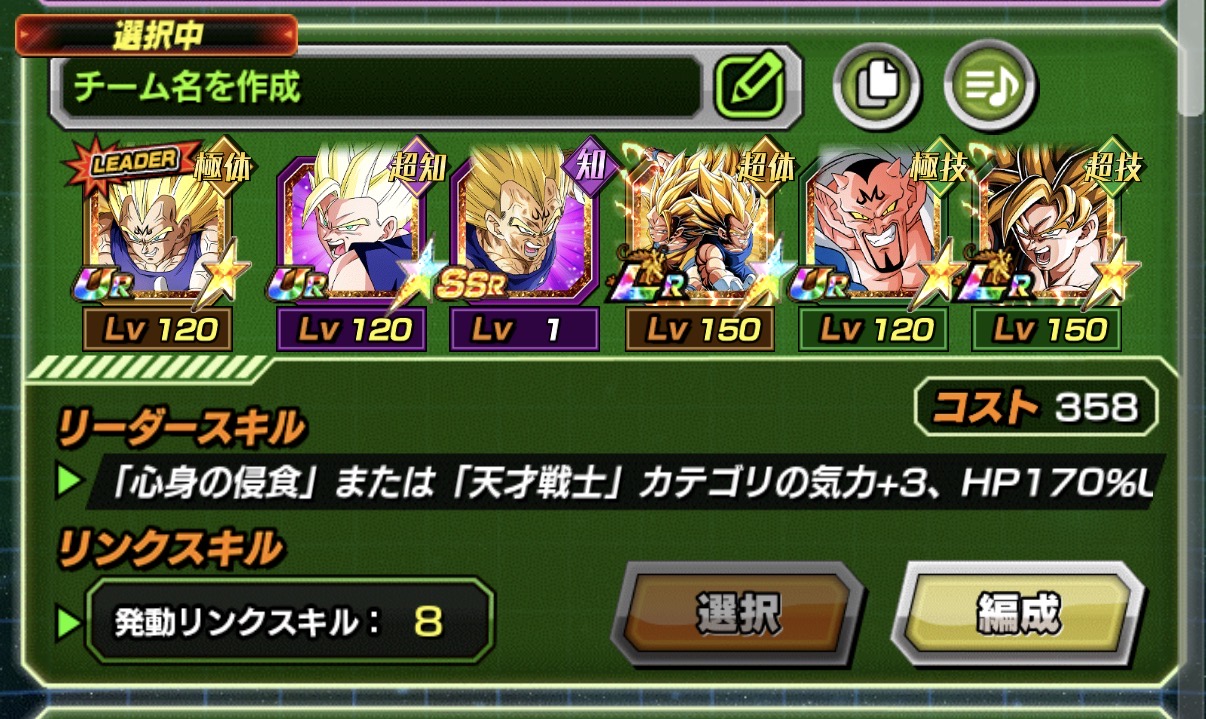Click the チーム名を作成 name field
The image size is (1206, 719).
tap(378, 88)
